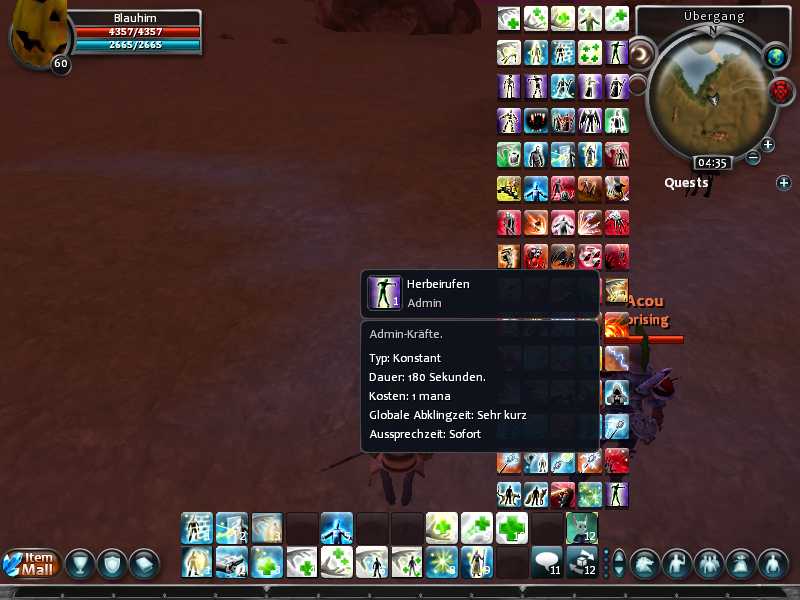Select the speech bubble hotbar slot

pyautogui.click(x=546, y=562)
